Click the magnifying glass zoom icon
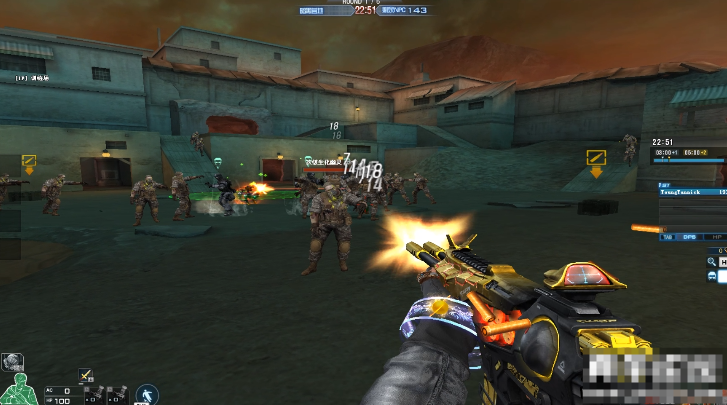Image resolution: width=727 pixels, height=405 pixels. click(711, 261)
